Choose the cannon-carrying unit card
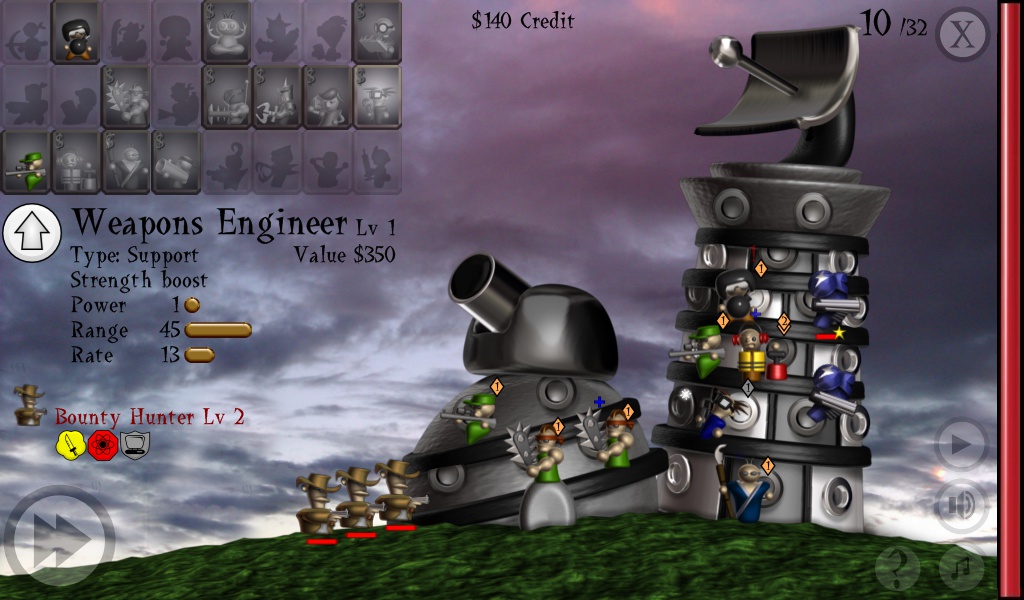This screenshot has width=1024, height=600. (x=176, y=162)
